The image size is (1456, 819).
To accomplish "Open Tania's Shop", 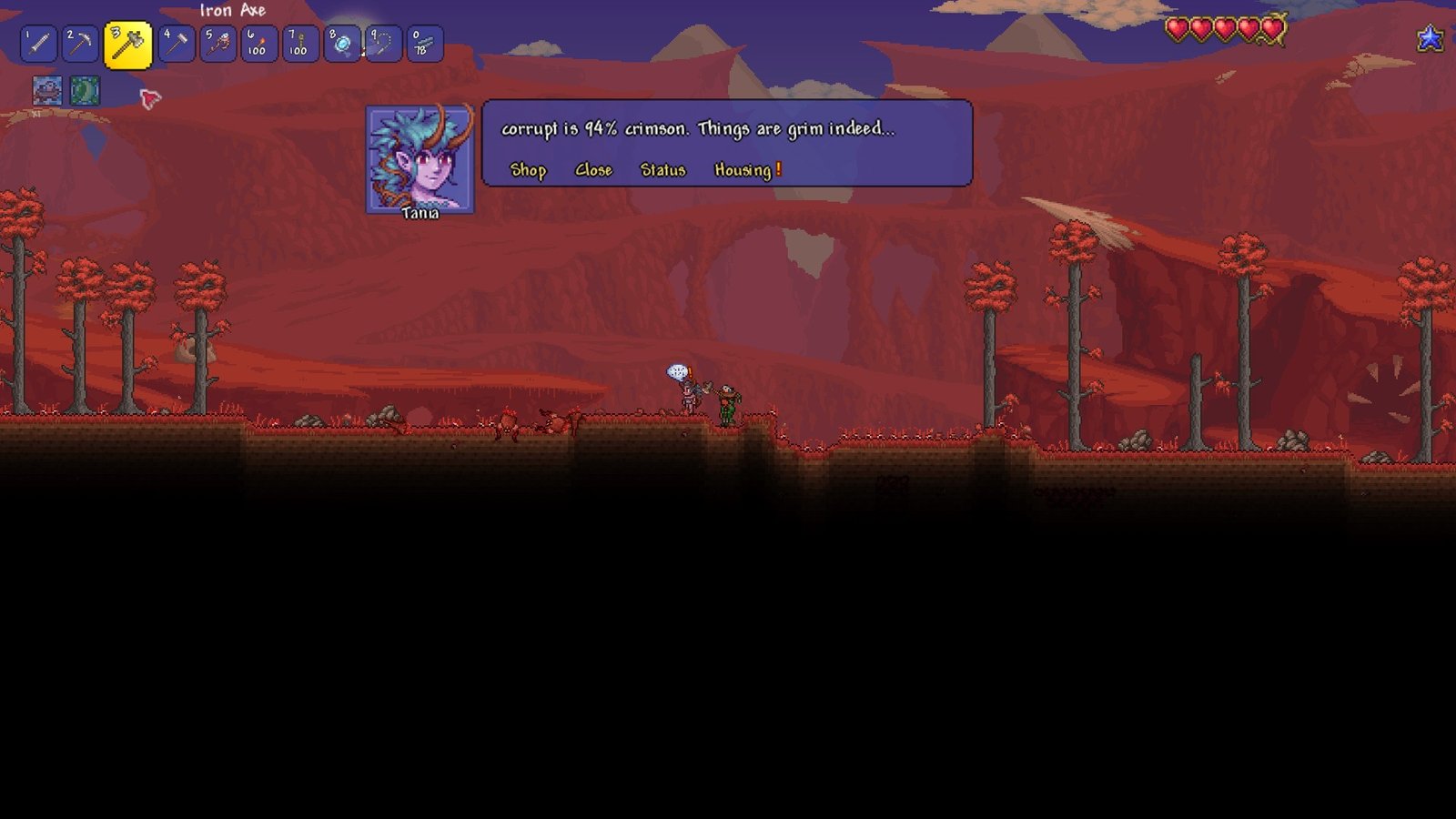I will (x=529, y=170).
